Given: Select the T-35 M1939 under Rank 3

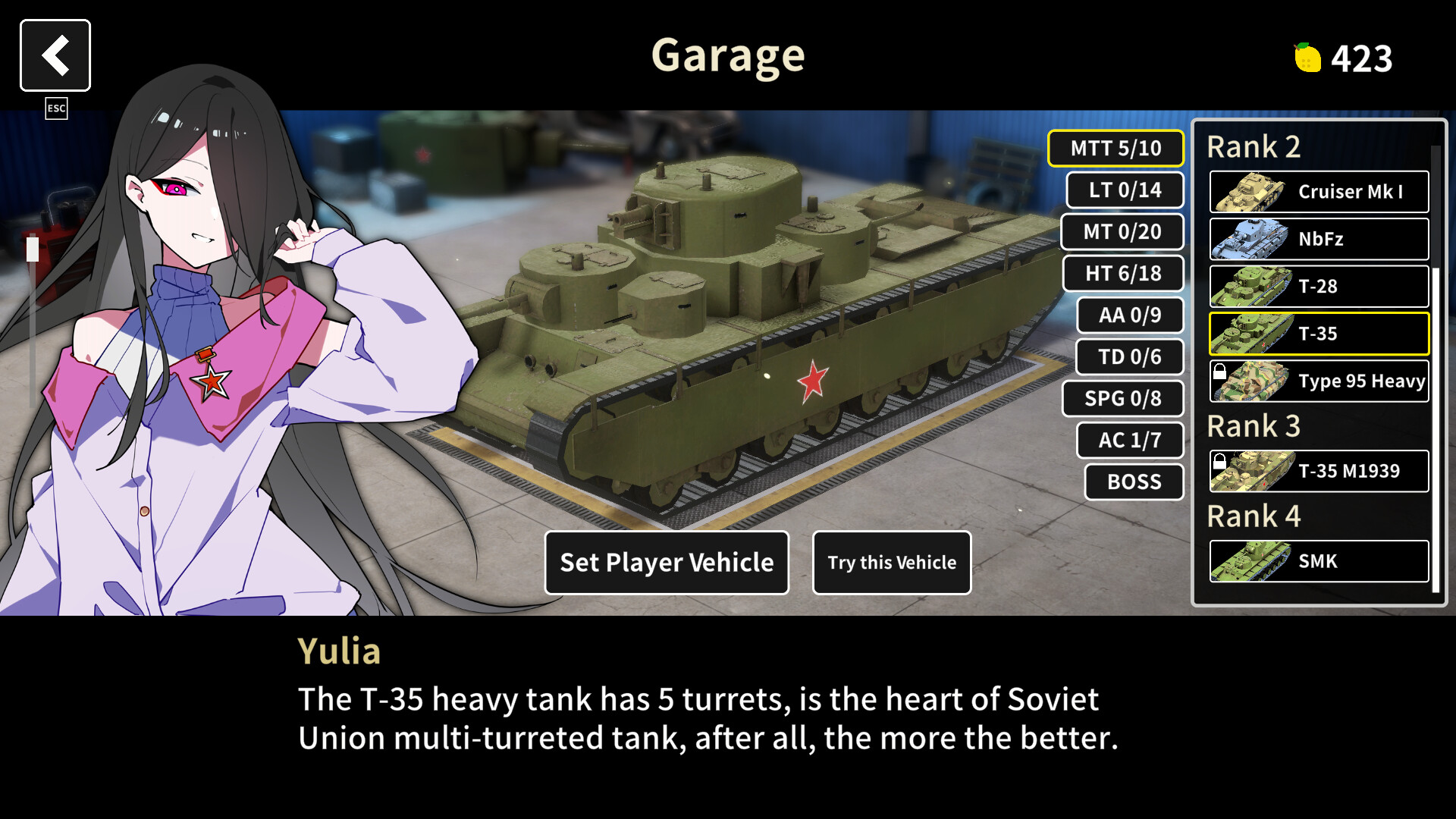Looking at the screenshot, I should (1318, 470).
